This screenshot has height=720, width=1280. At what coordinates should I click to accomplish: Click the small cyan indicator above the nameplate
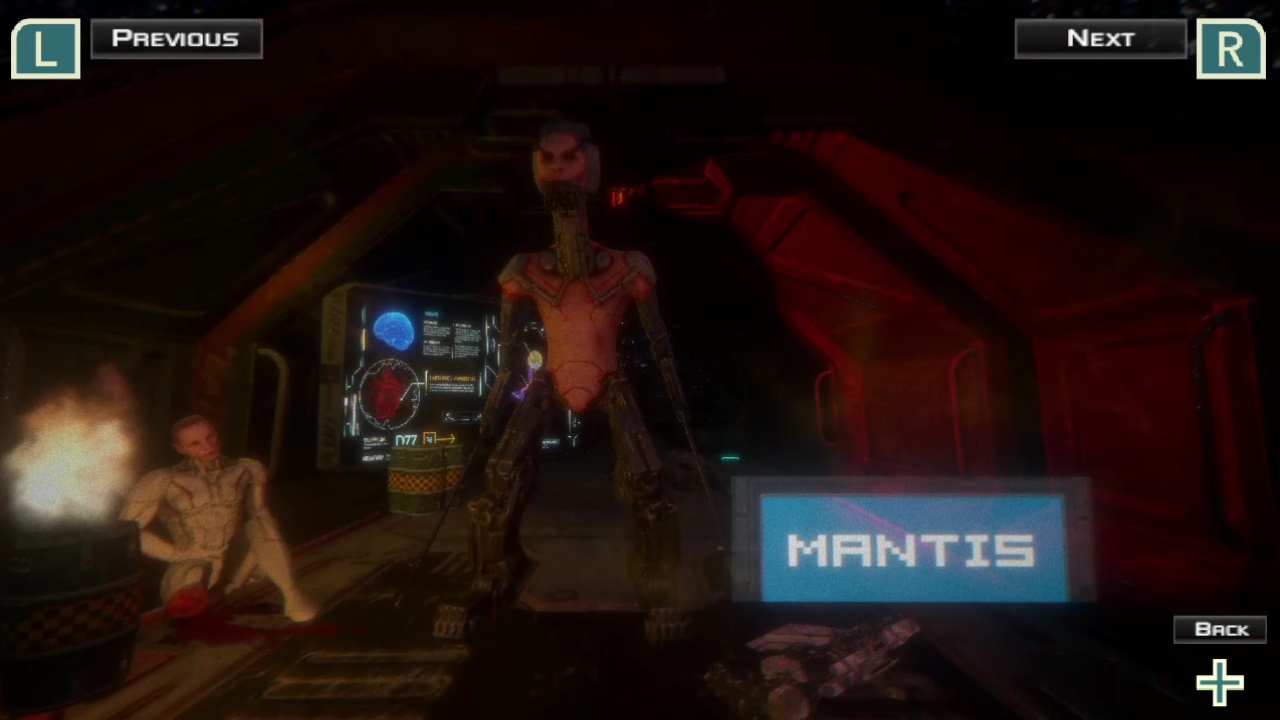729,458
